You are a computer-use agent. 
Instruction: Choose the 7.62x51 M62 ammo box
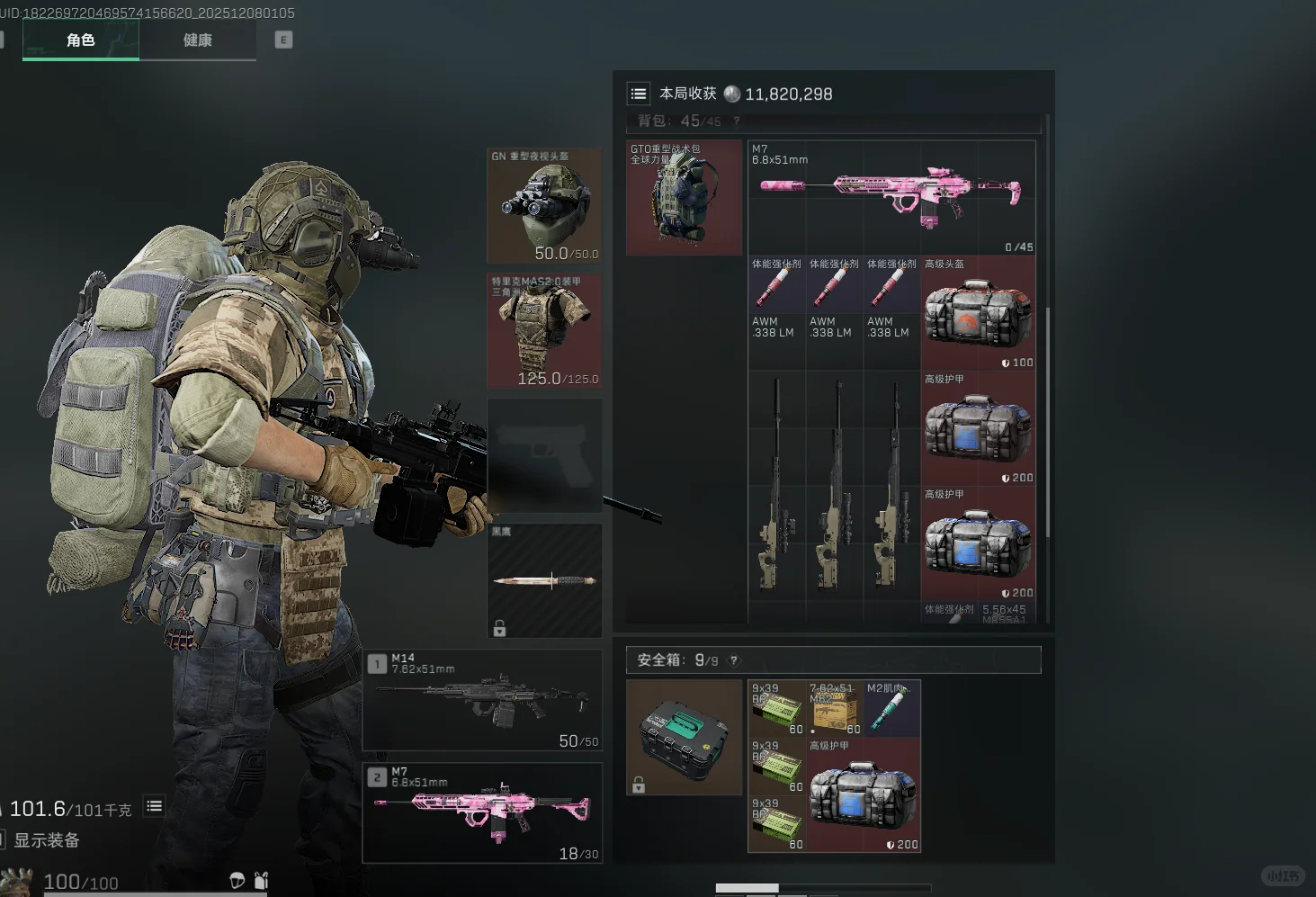point(834,708)
